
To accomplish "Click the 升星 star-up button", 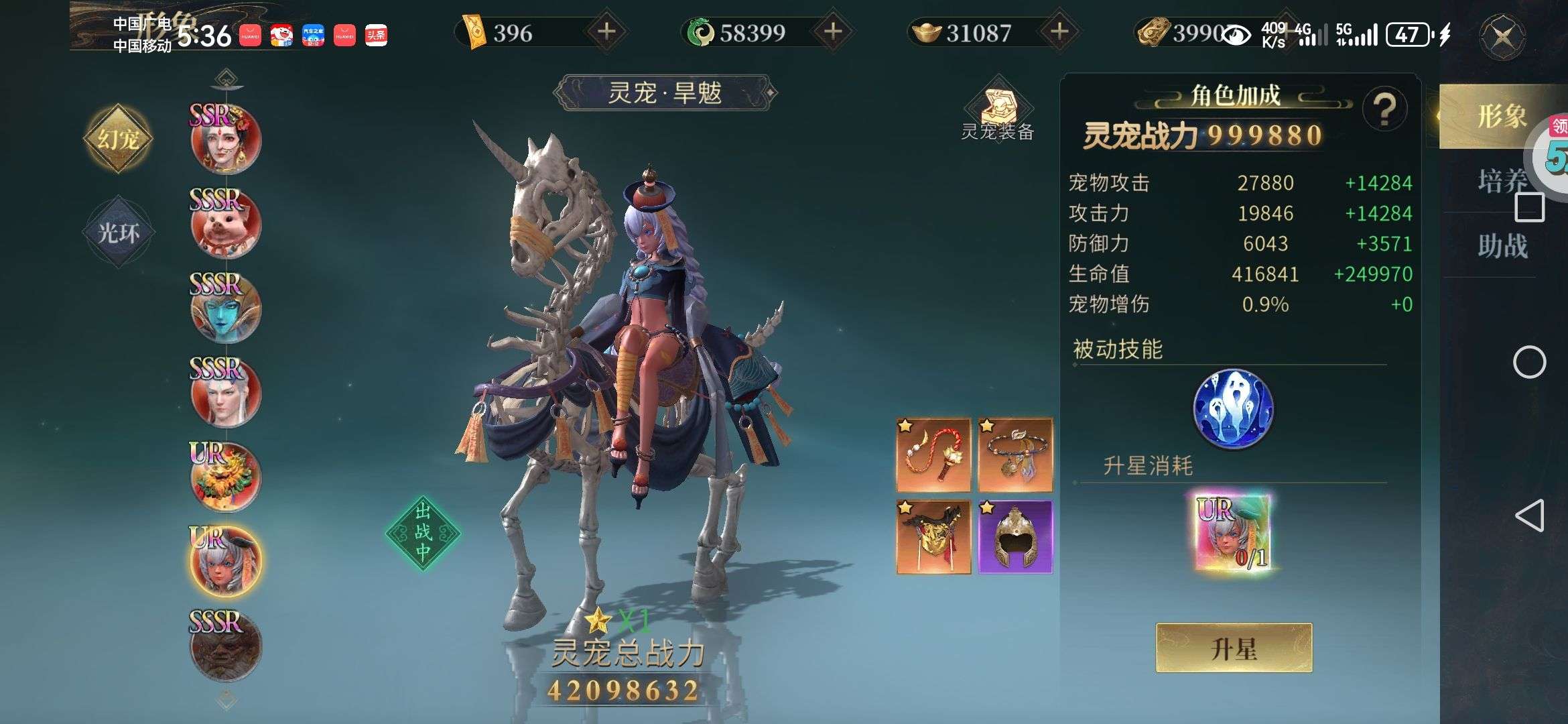I will click(x=1234, y=648).
